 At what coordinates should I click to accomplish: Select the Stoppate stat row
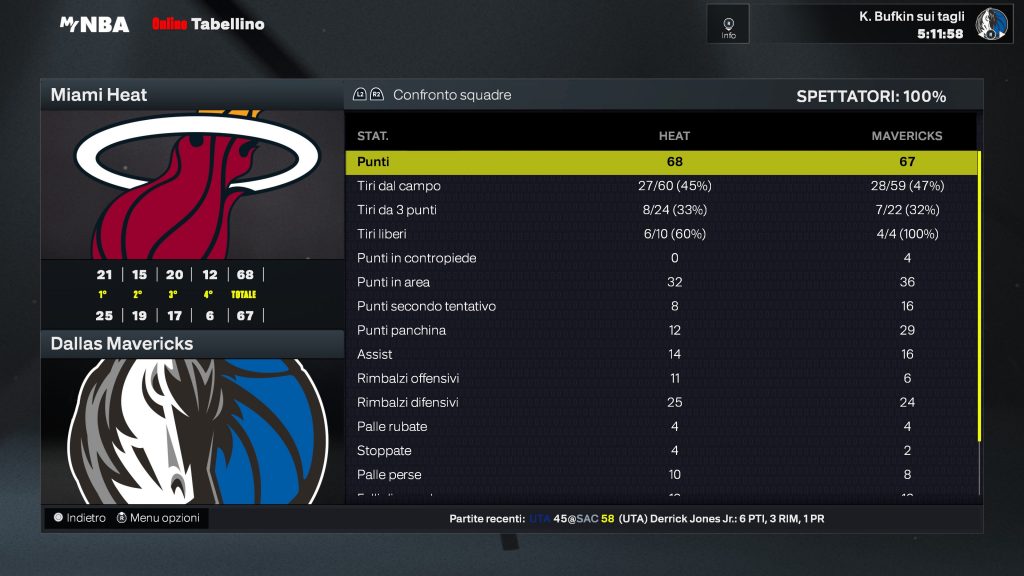click(x=660, y=450)
